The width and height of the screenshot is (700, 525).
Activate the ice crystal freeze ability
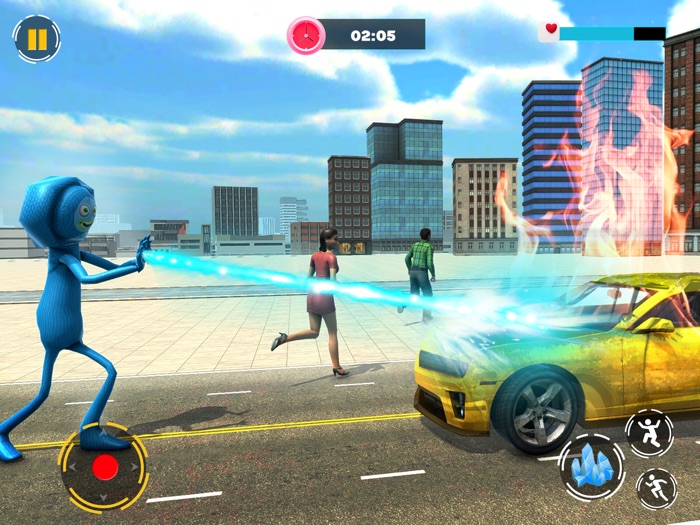pyautogui.click(x=592, y=466)
